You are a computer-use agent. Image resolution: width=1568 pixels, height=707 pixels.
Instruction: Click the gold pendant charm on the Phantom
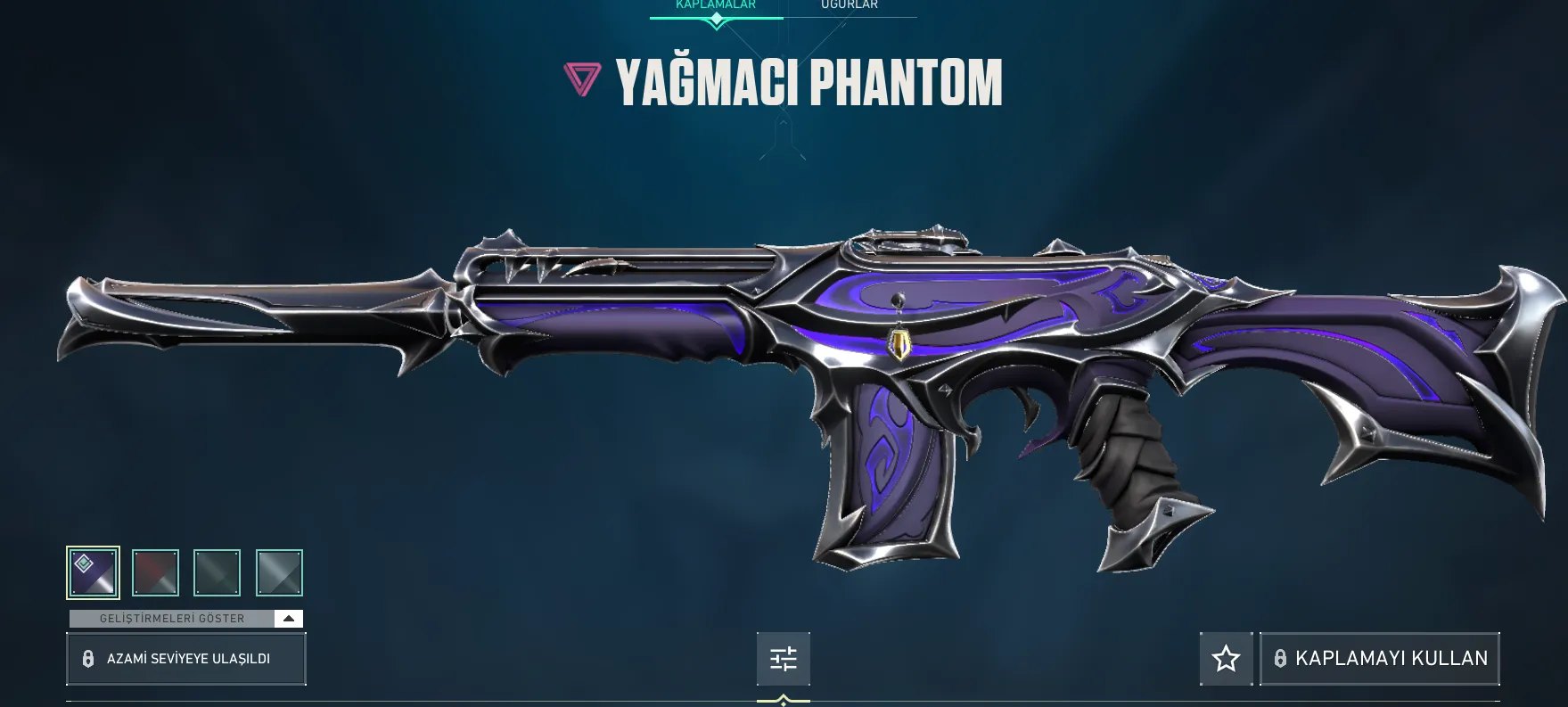click(x=900, y=343)
